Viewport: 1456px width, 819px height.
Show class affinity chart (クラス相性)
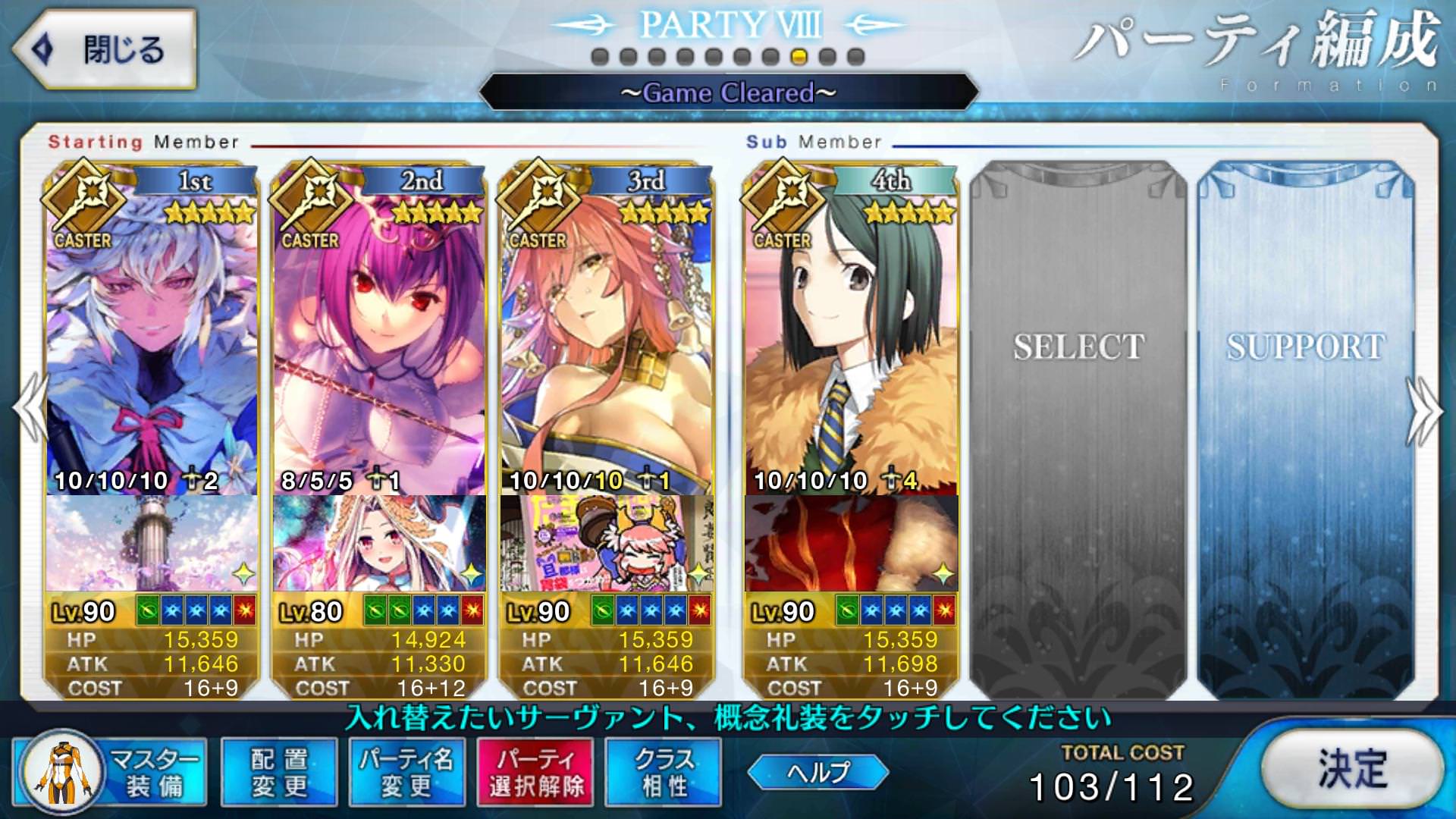(x=664, y=772)
